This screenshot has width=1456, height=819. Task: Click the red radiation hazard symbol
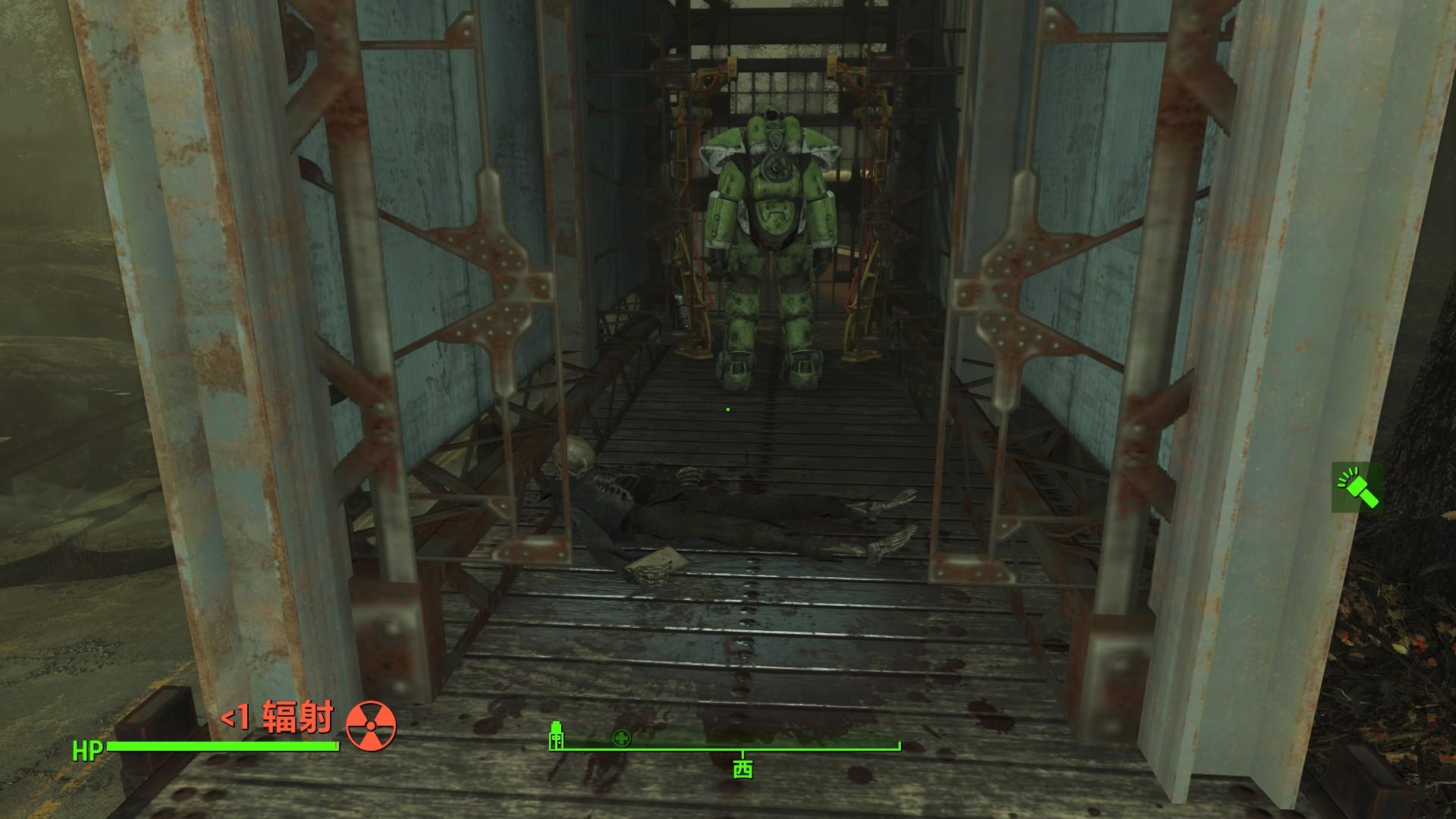coord(371,725)
